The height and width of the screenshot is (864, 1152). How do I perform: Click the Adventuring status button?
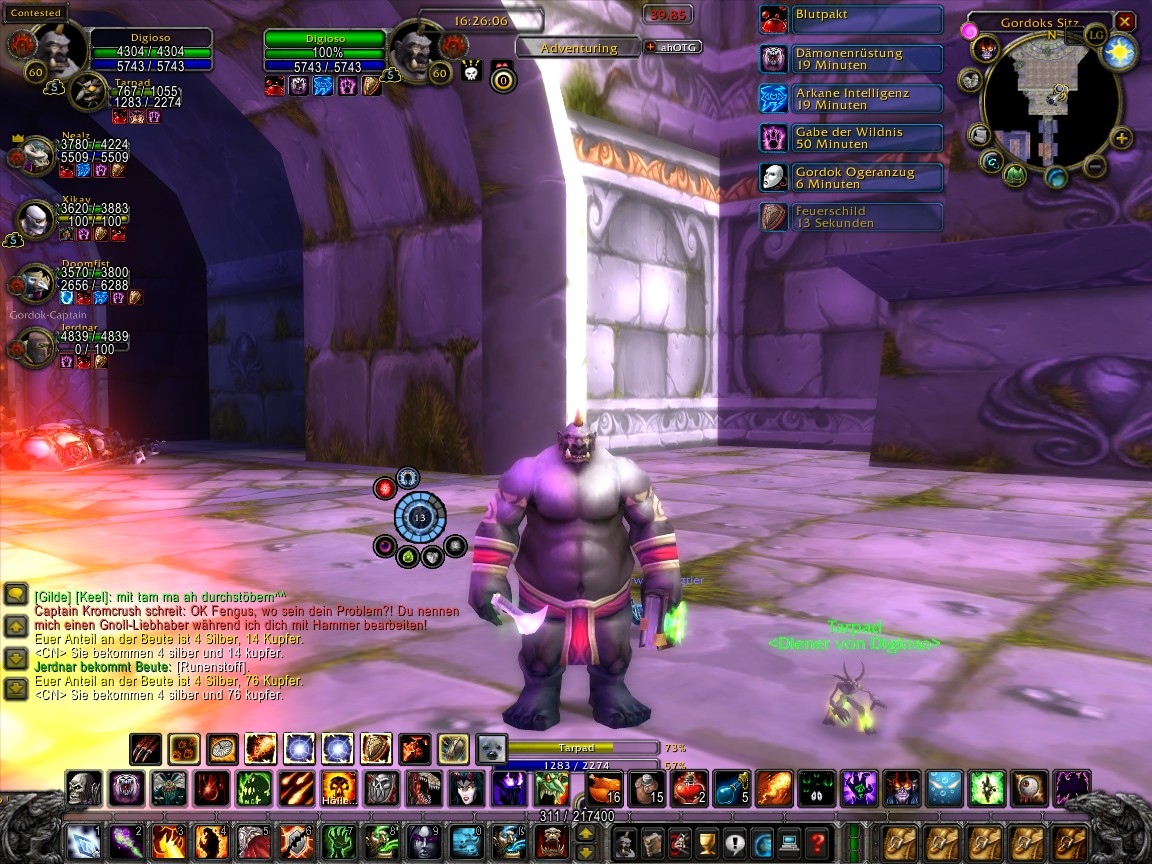[x=579, y=47]
